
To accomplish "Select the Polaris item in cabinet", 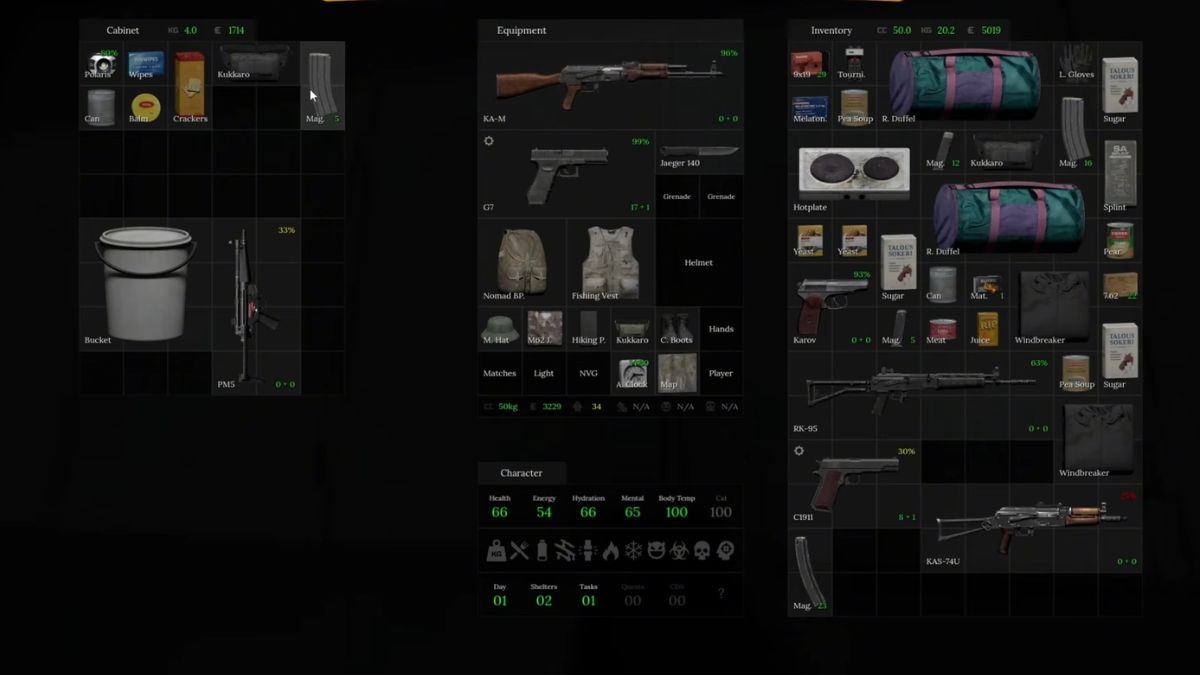I will tap(100, 64).
